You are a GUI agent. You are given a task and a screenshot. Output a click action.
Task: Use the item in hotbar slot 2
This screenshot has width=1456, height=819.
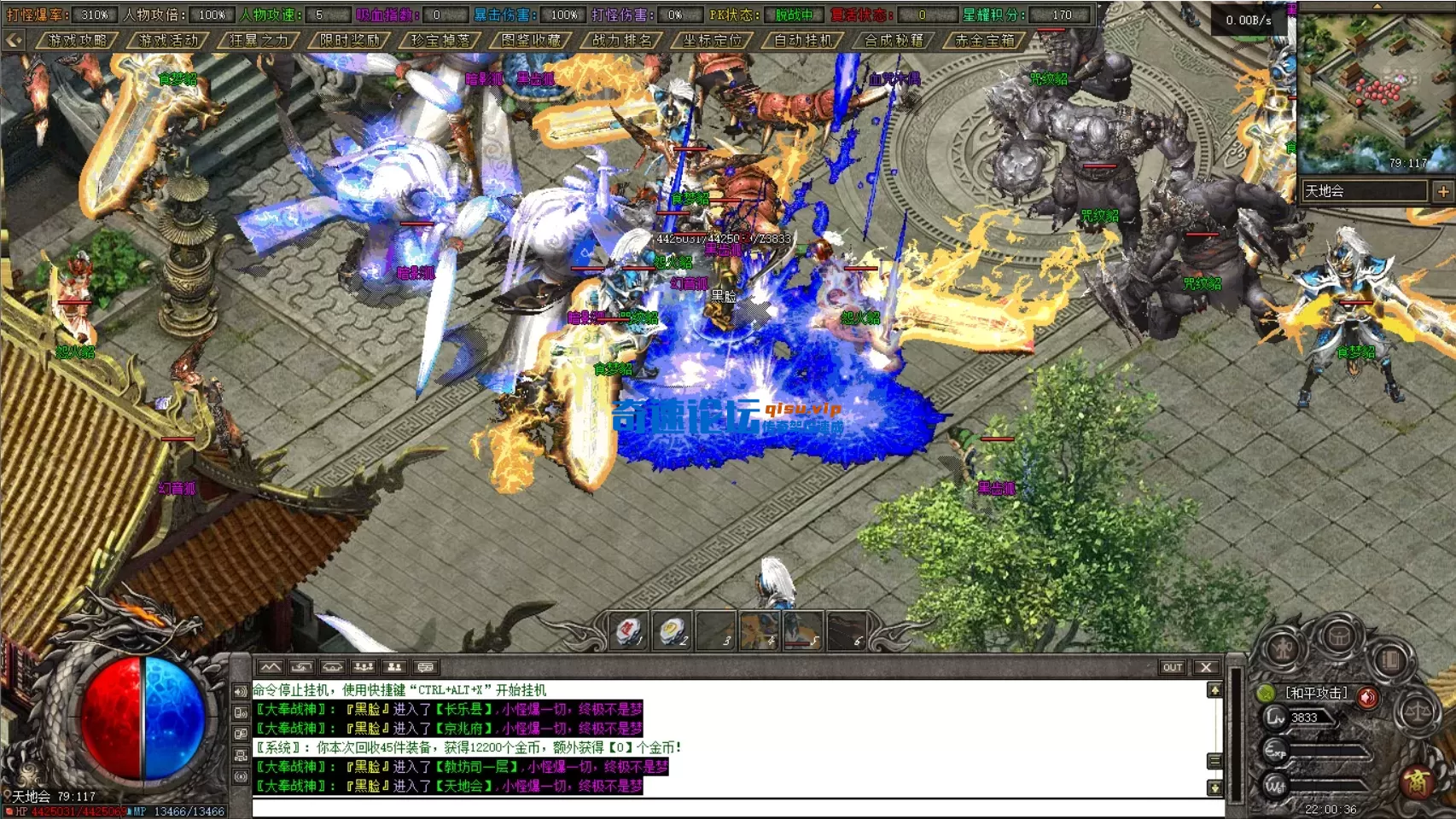pyautogui.click(x=673, y=632)
